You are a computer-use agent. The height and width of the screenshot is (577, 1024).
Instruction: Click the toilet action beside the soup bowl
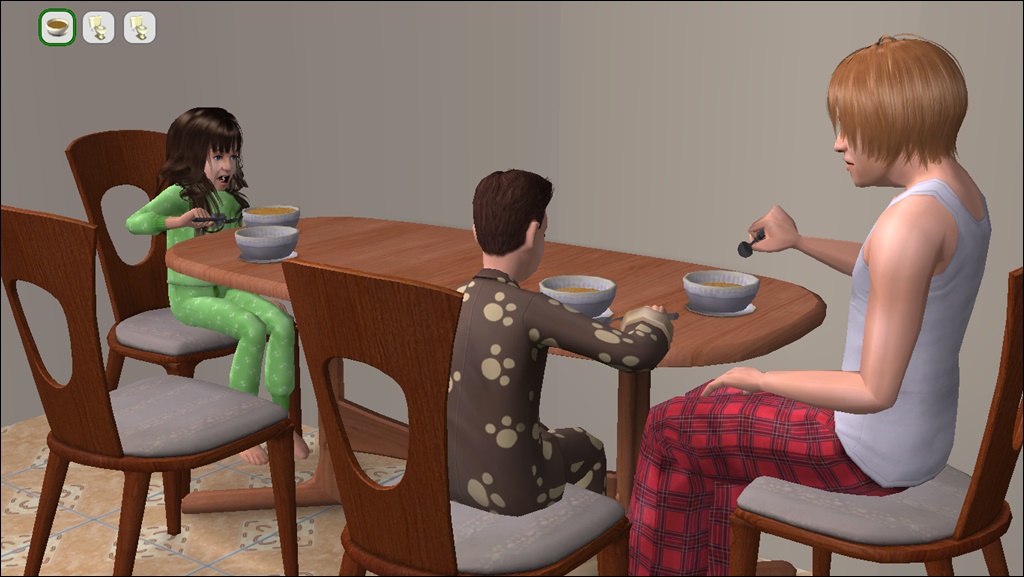click(x=98, y=27)
